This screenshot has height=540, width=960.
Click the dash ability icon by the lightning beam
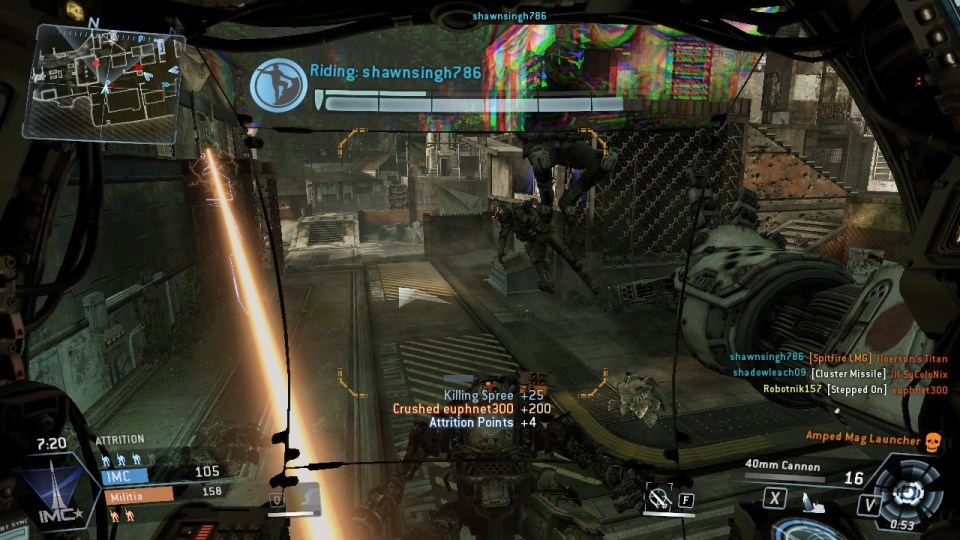(x=305, y=496)
